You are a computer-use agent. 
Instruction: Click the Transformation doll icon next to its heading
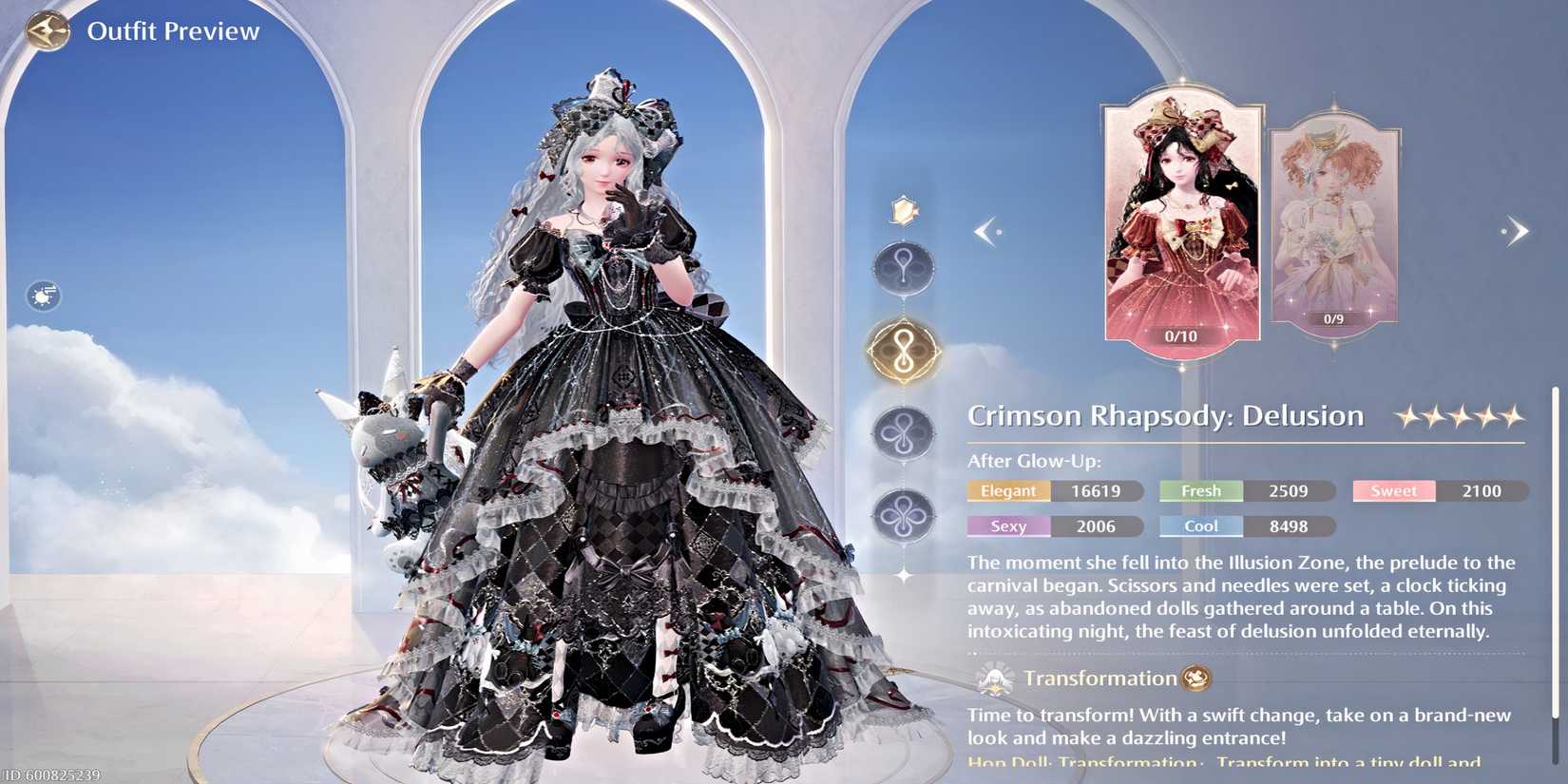point(996,678)
